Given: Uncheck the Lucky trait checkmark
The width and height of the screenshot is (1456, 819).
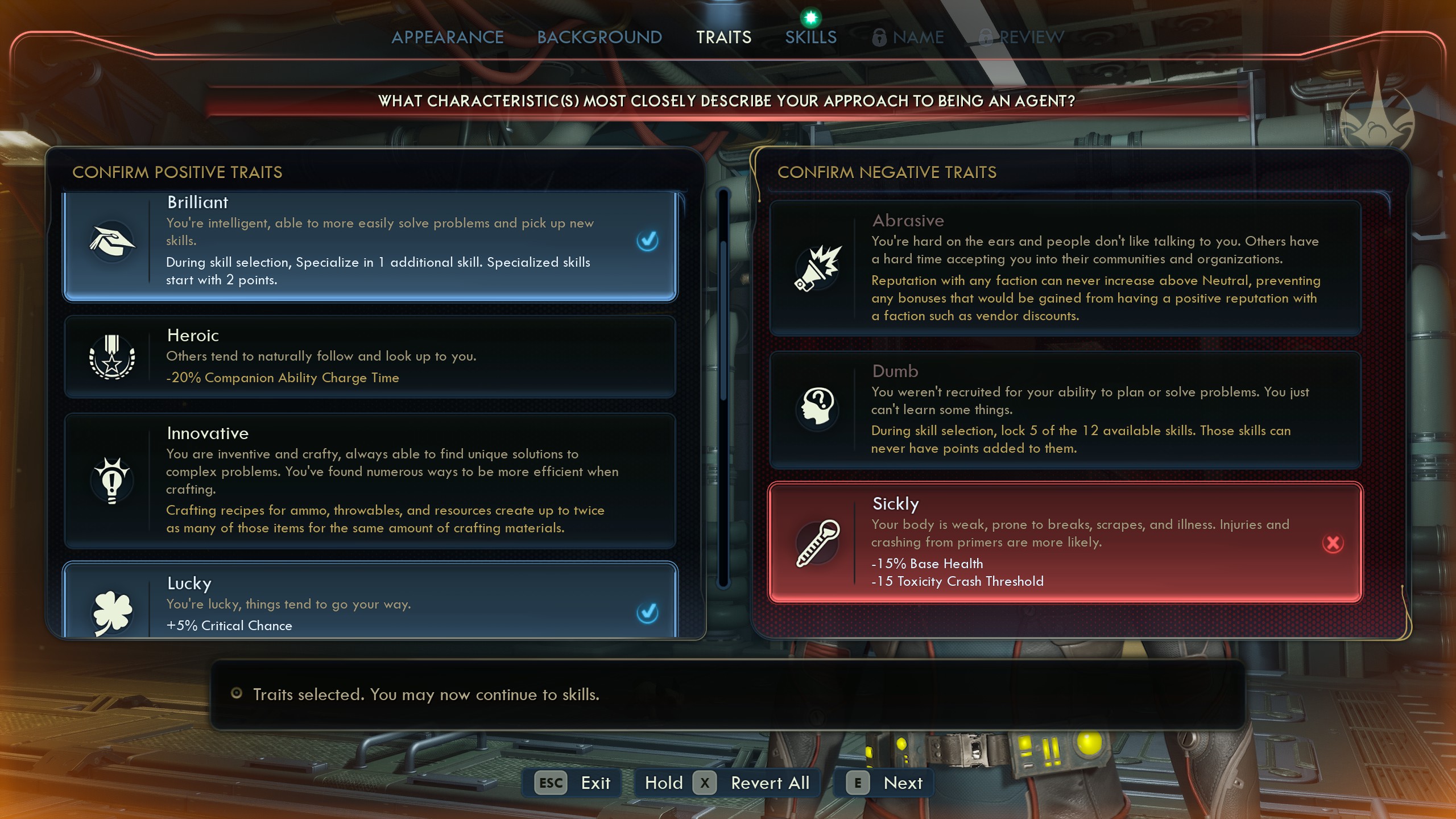Looking at the screenshot, I should click(x=647, y=614).
